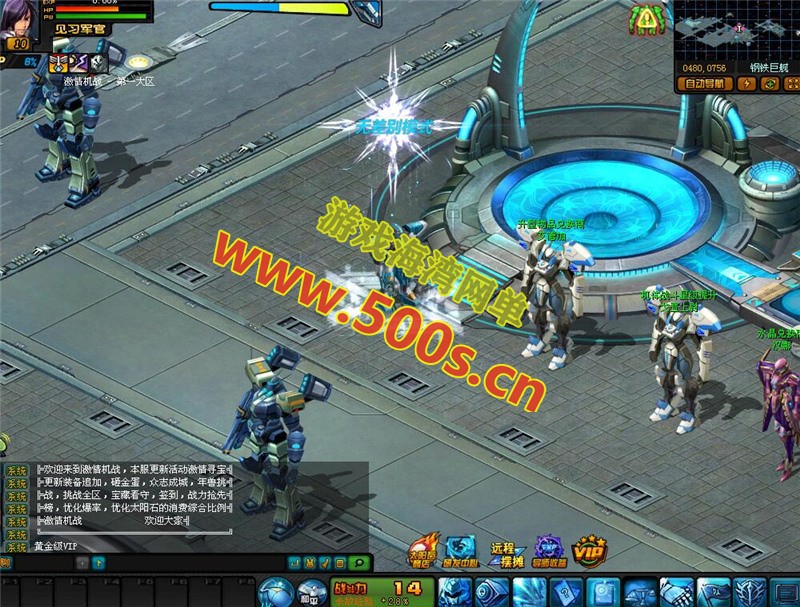Open the green mech warning triangle icon
Screen dimensions: 800x607
pos(649,19)
